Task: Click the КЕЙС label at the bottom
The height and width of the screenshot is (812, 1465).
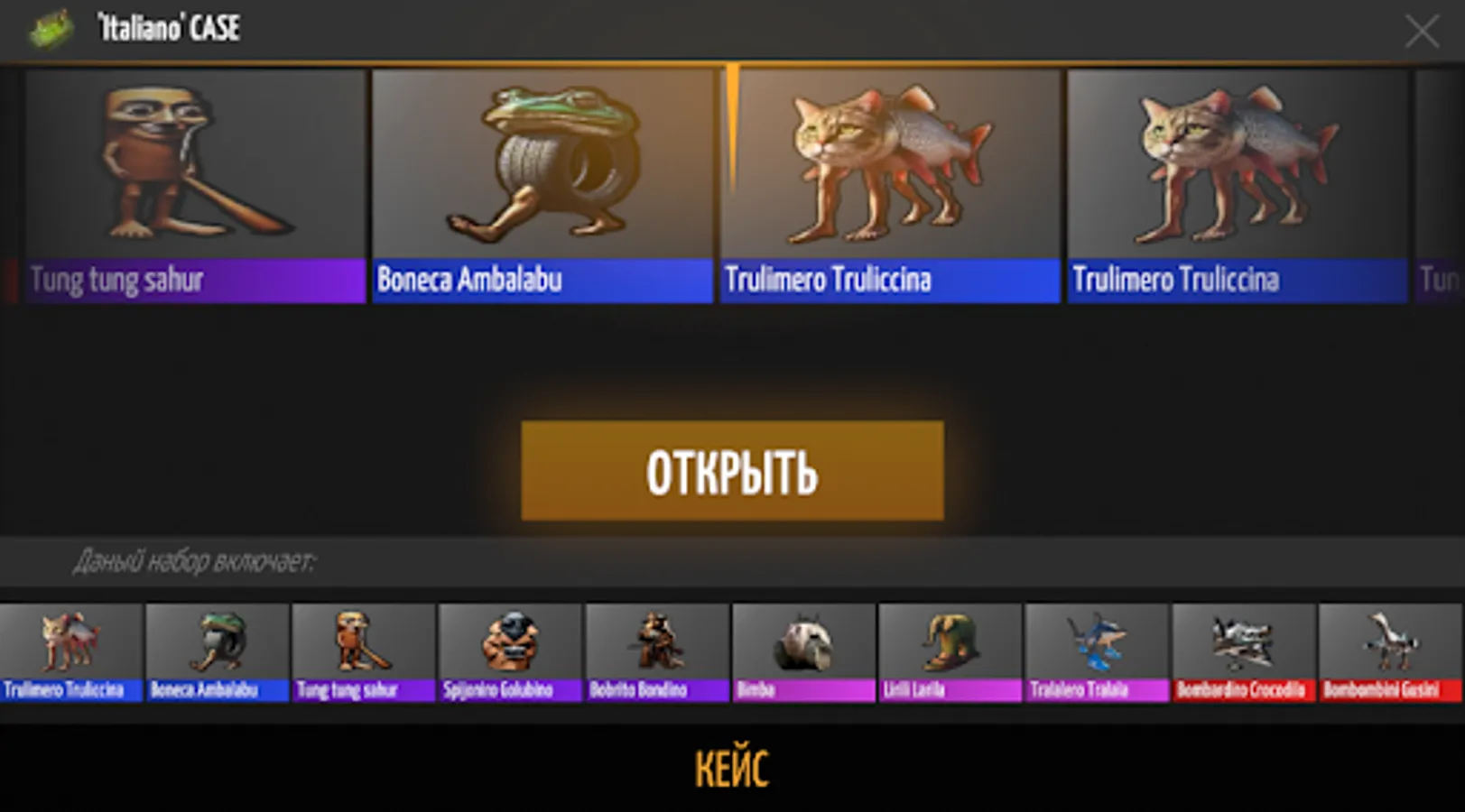Action: click(732, 768)
